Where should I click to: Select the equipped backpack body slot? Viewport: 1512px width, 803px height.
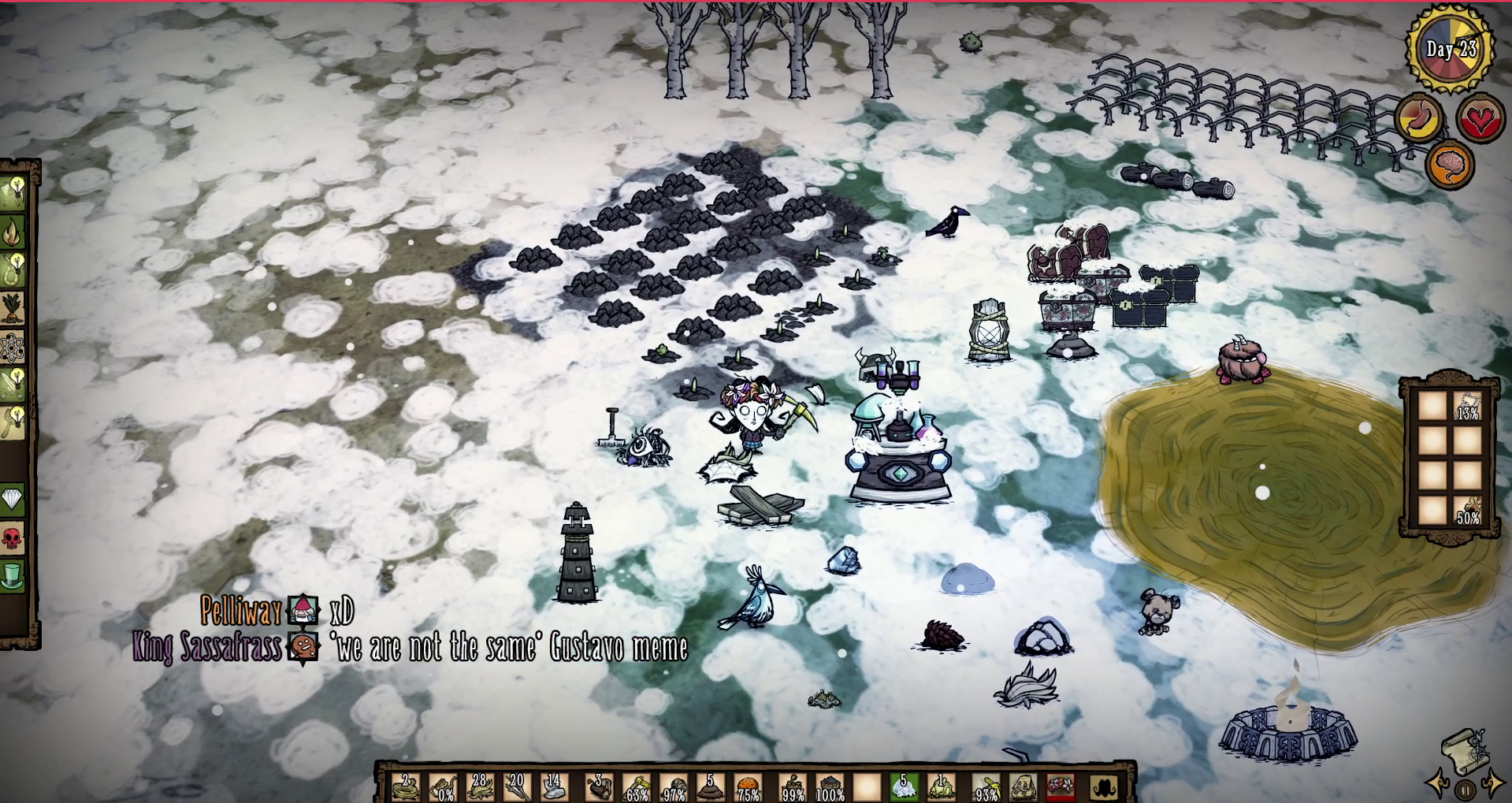[x=1023, y=786]
